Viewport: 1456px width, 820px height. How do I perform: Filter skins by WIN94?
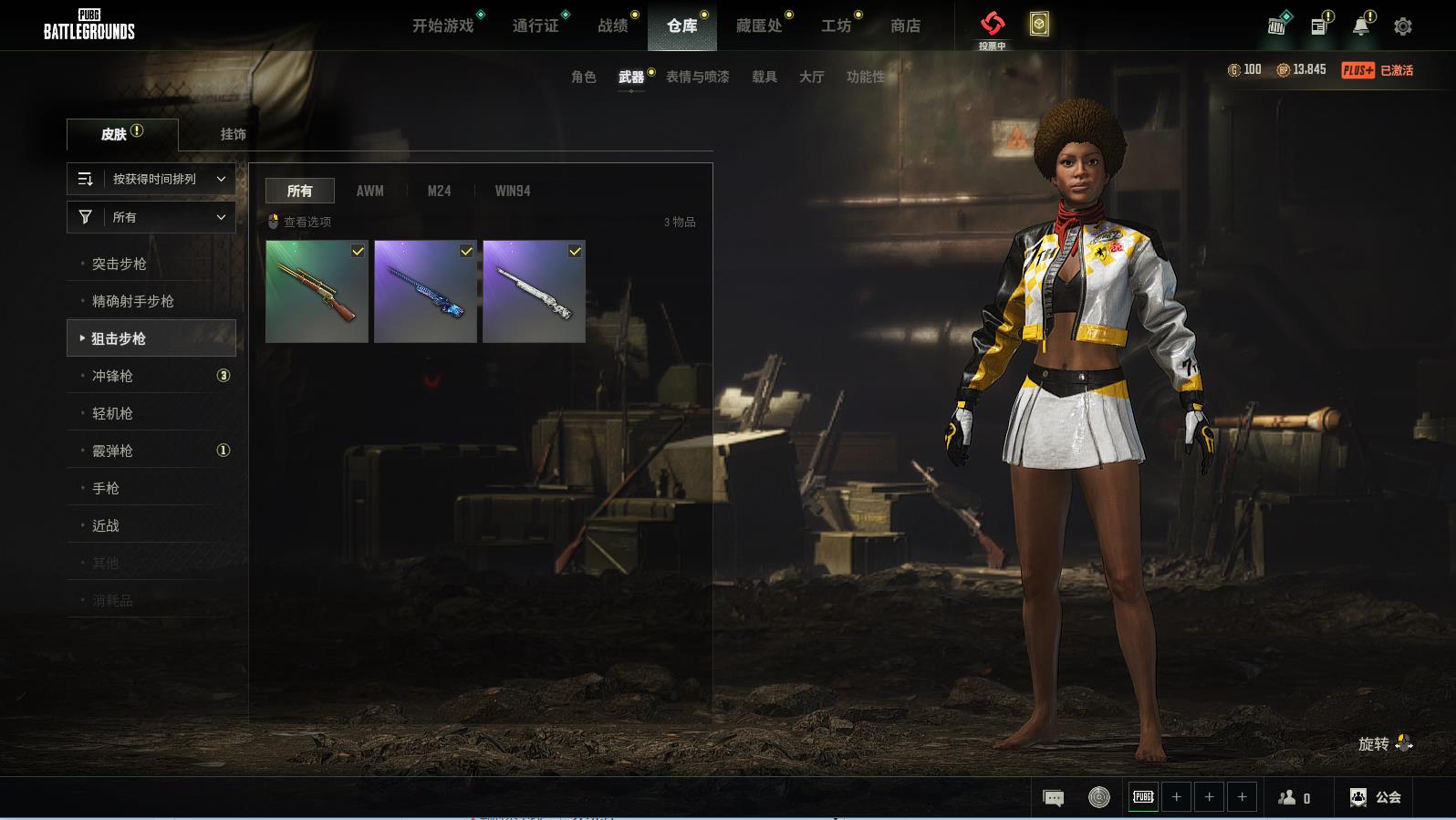(512, 192)
